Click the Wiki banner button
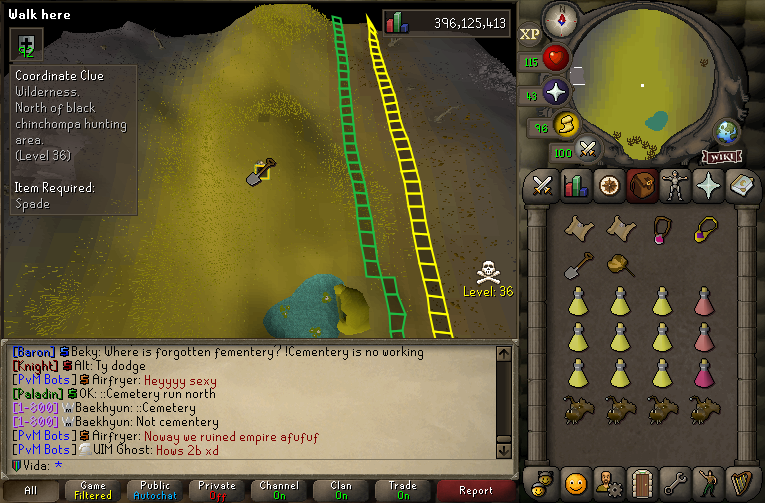This screenshot has height=503, width=765. point(721,156)
